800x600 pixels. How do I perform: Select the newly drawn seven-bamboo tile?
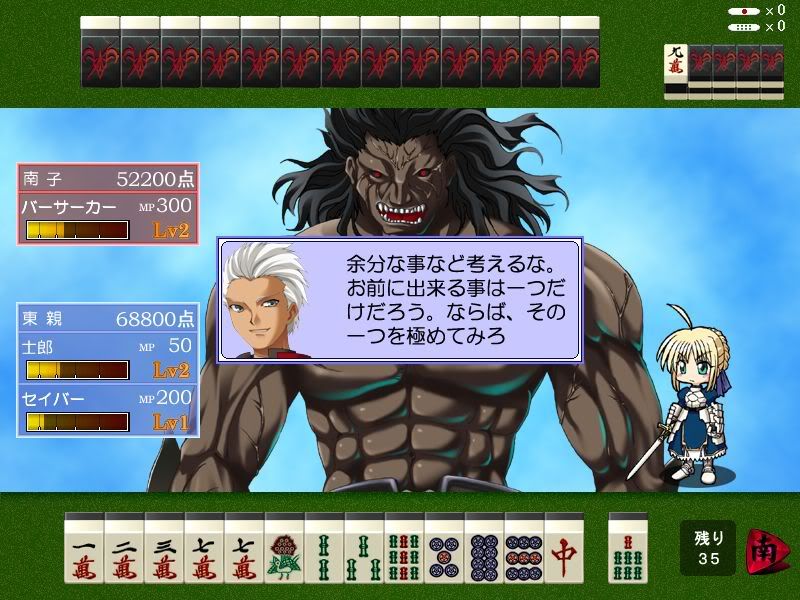point(628,549)
